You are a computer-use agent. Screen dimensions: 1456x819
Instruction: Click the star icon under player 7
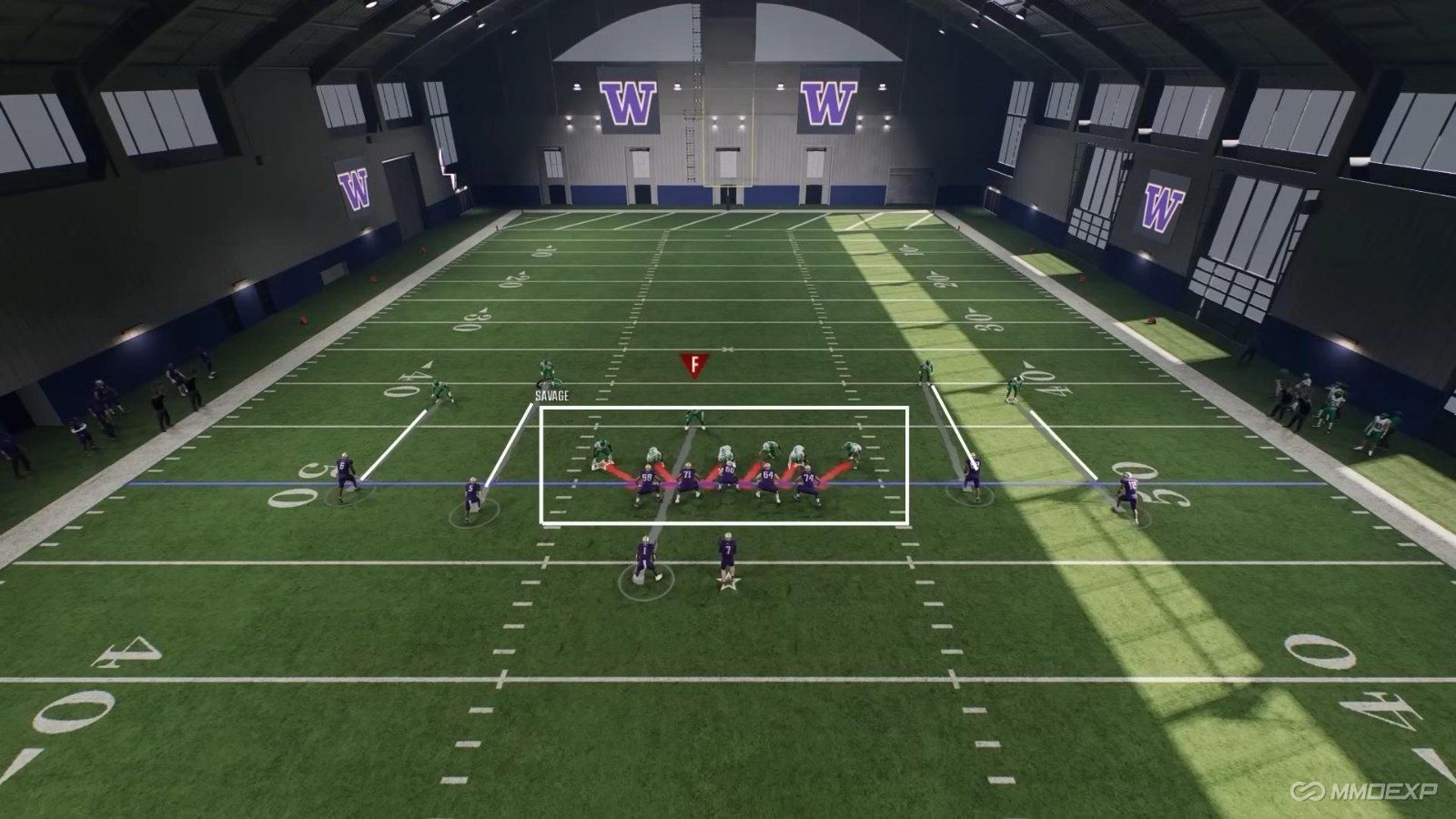pos(728,583)
